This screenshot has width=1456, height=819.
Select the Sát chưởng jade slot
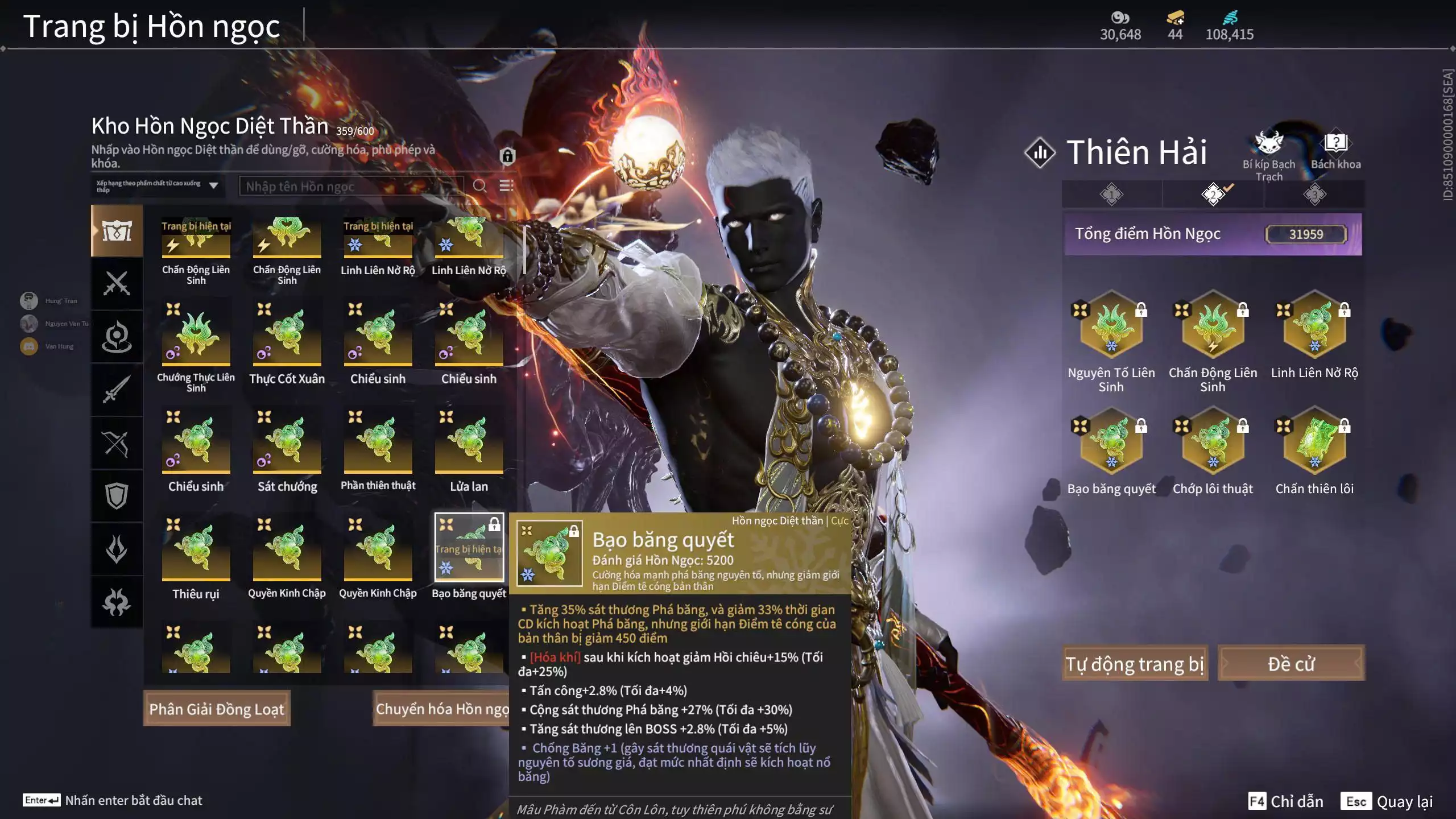coord(287,441)
